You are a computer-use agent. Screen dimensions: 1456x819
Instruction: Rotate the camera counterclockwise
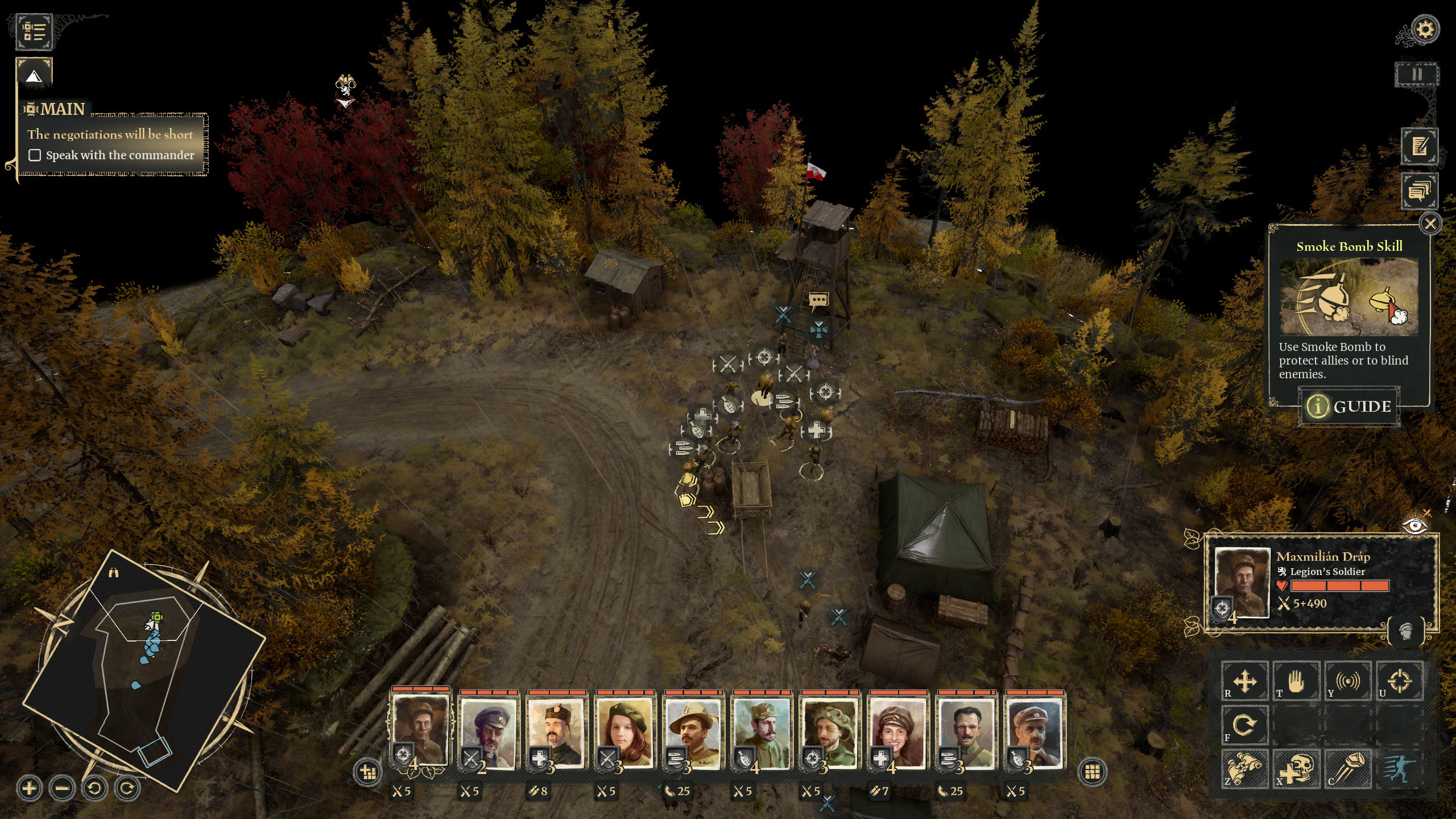pyautogui.click(x=94, y=788)
